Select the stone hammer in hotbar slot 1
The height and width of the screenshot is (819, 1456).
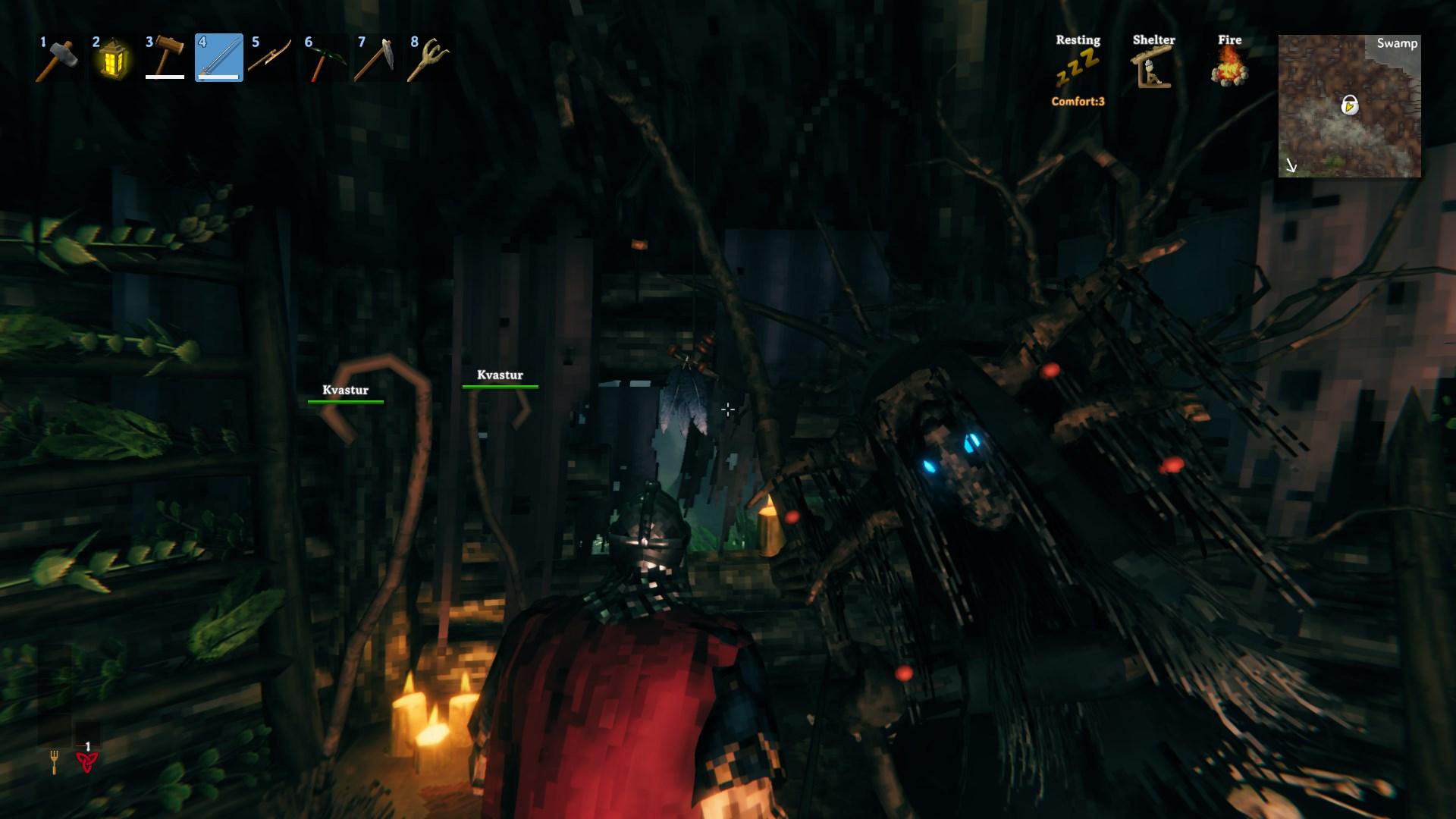59,58
